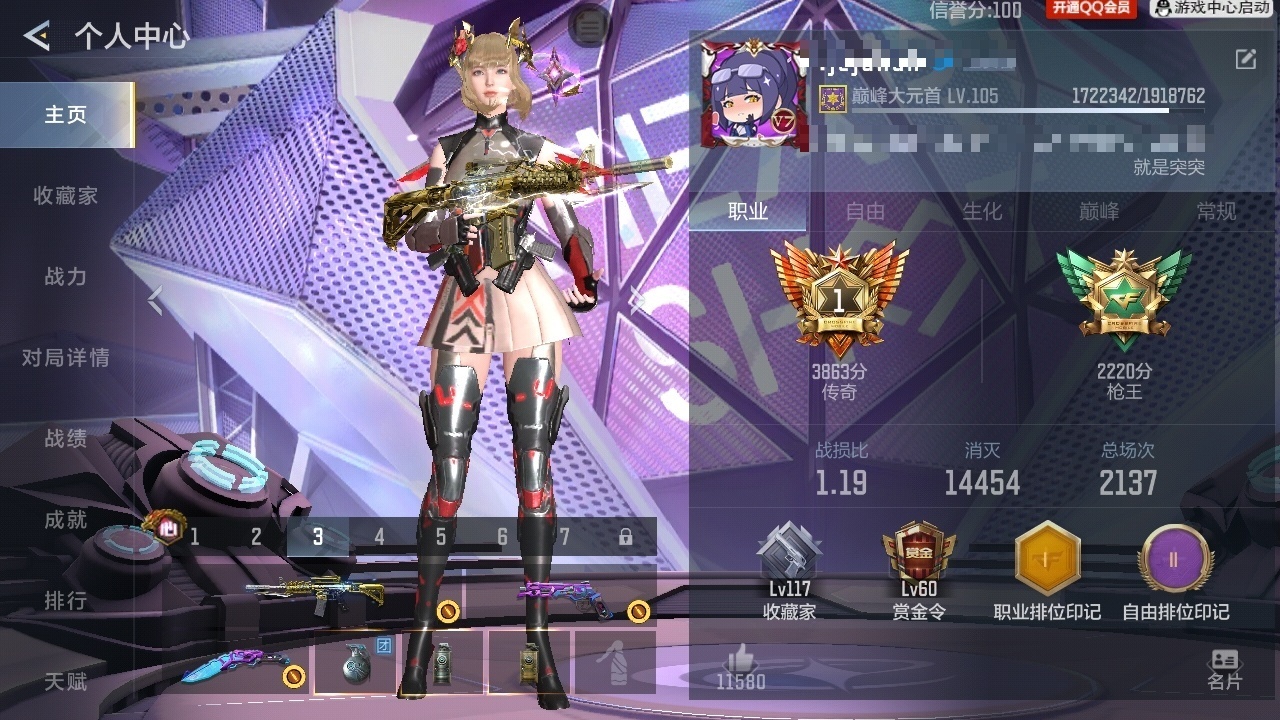
Task: Select the 战力 sidebar entry
Action: (x=66, y=277)
